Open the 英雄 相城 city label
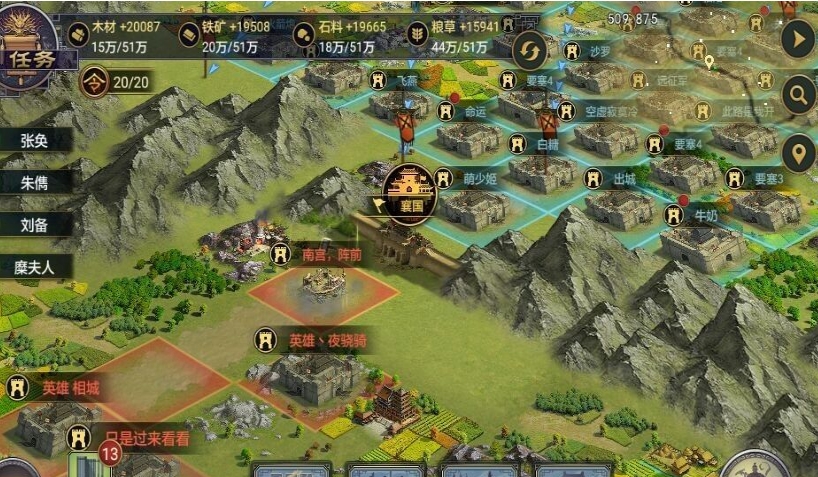This screenshot has width=818, height=477. click(60, 387)
